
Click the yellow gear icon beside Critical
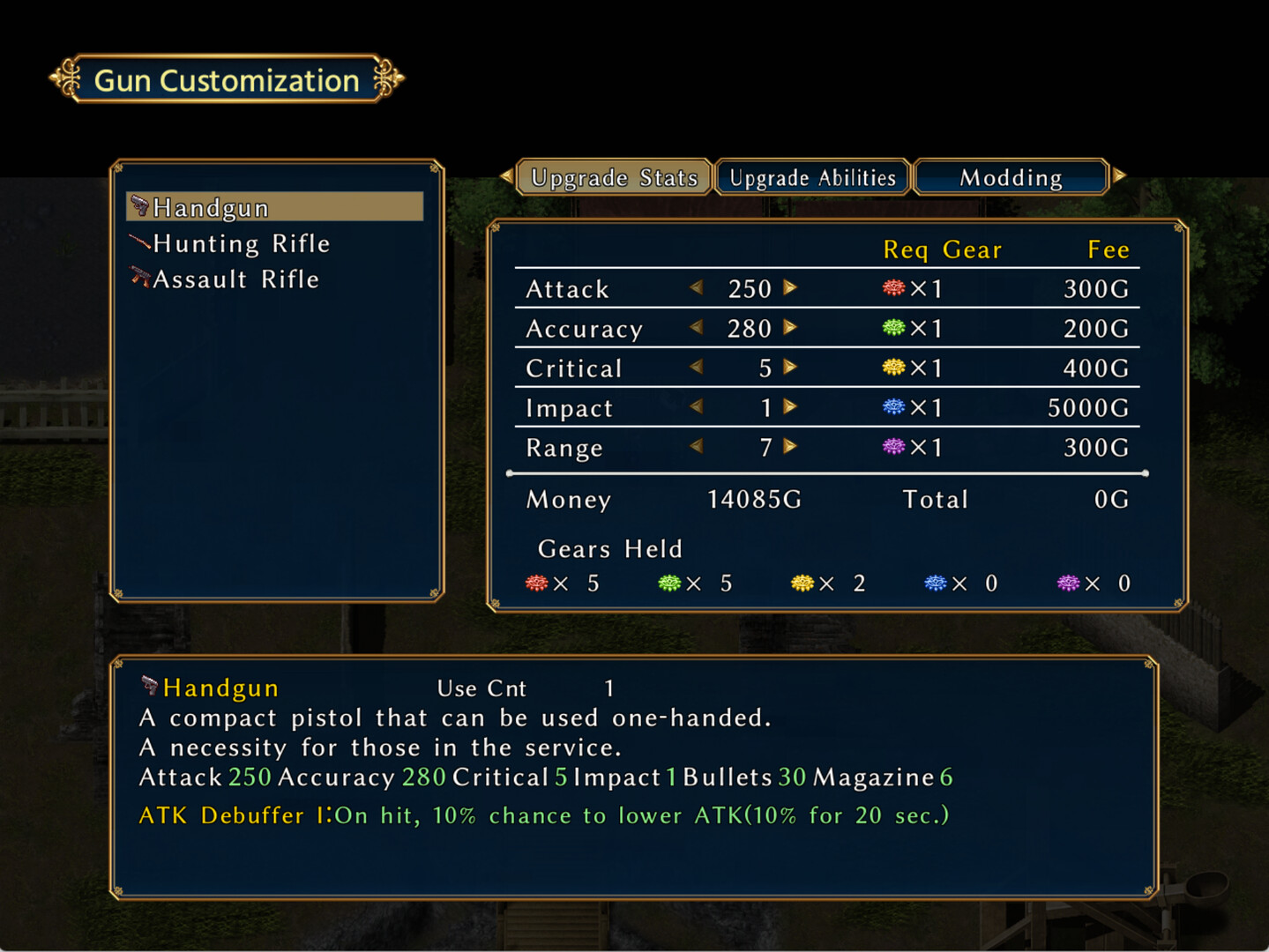[892, 367]
